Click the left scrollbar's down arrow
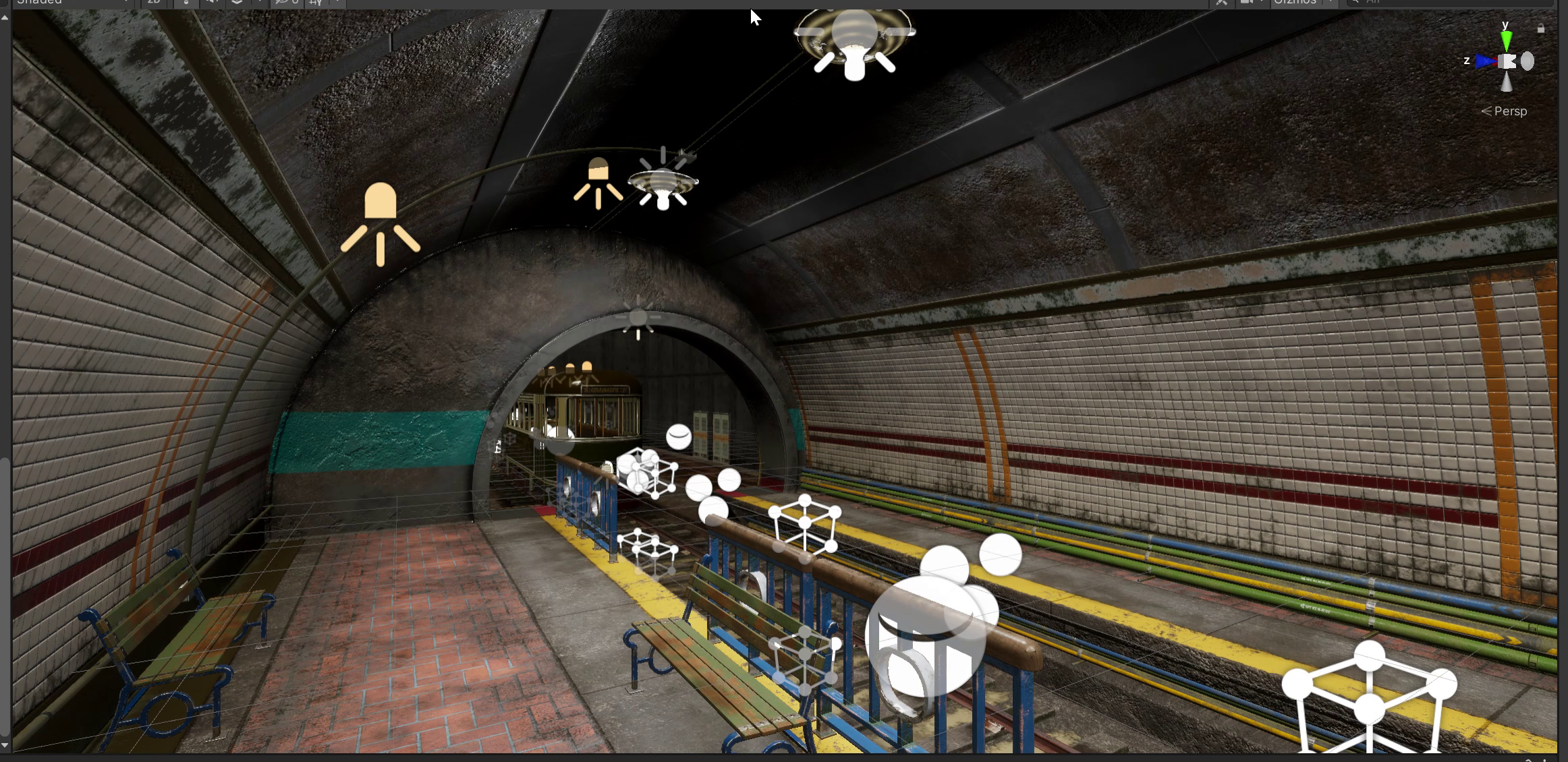 pos(5,745)
